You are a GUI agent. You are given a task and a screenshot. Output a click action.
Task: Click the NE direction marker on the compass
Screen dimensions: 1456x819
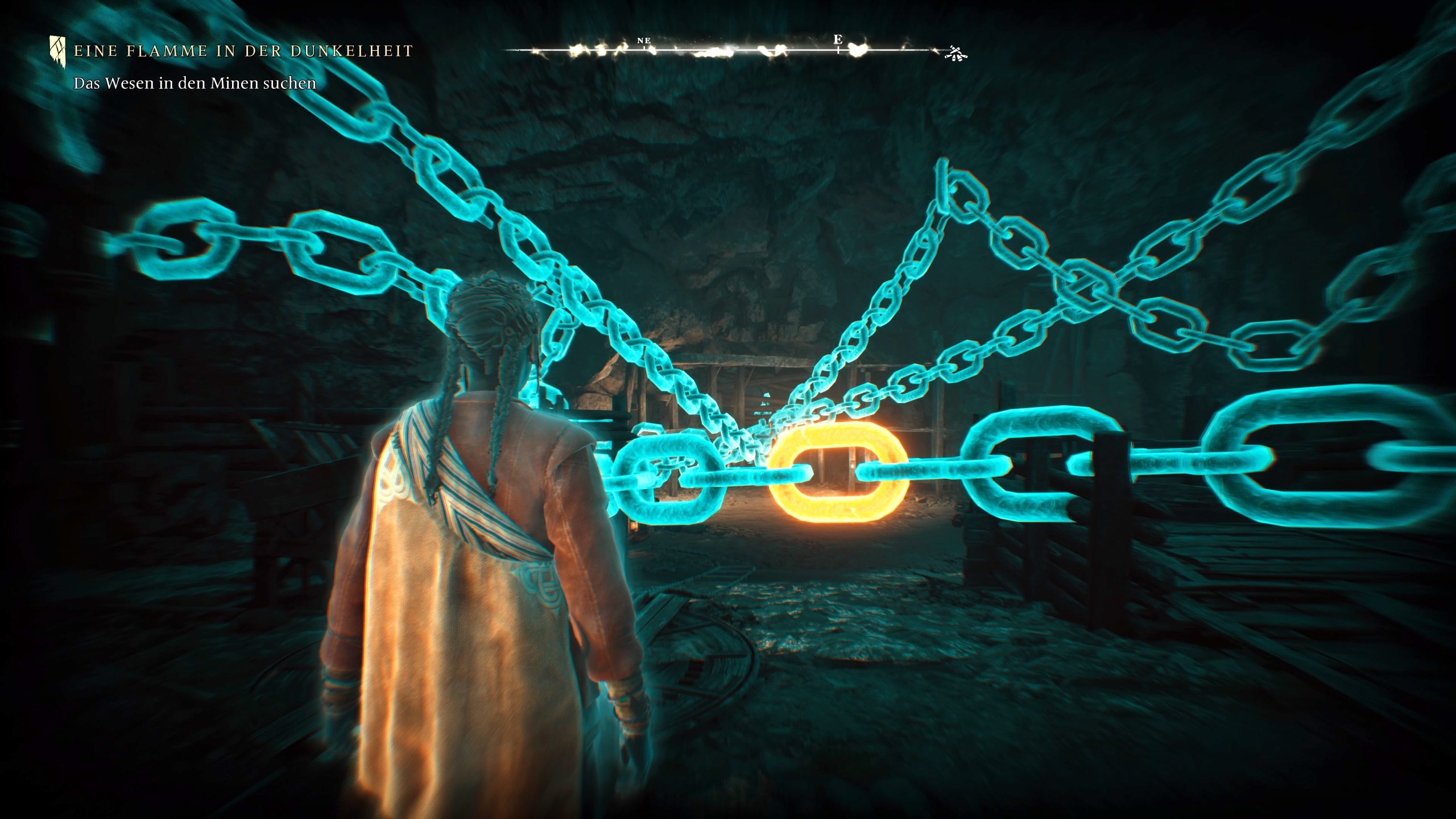coord(644,41)
